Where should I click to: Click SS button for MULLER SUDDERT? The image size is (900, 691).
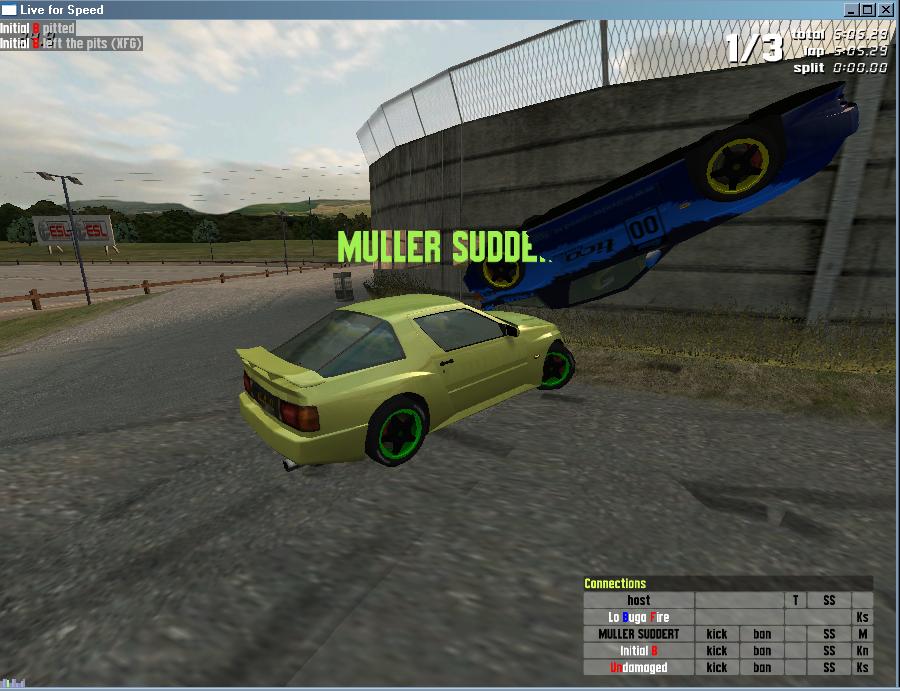pos(829,634)
